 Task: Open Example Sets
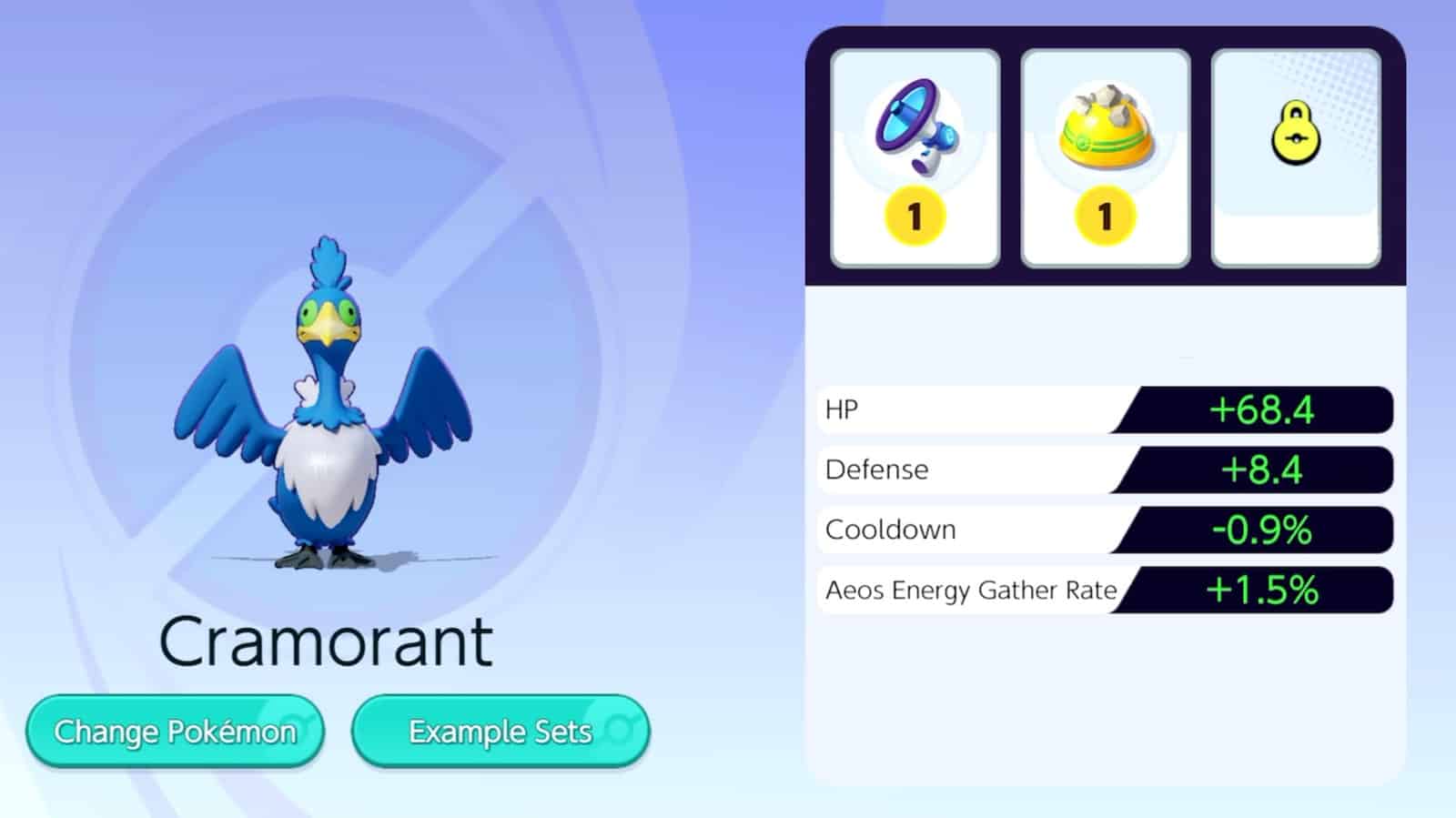500,731
